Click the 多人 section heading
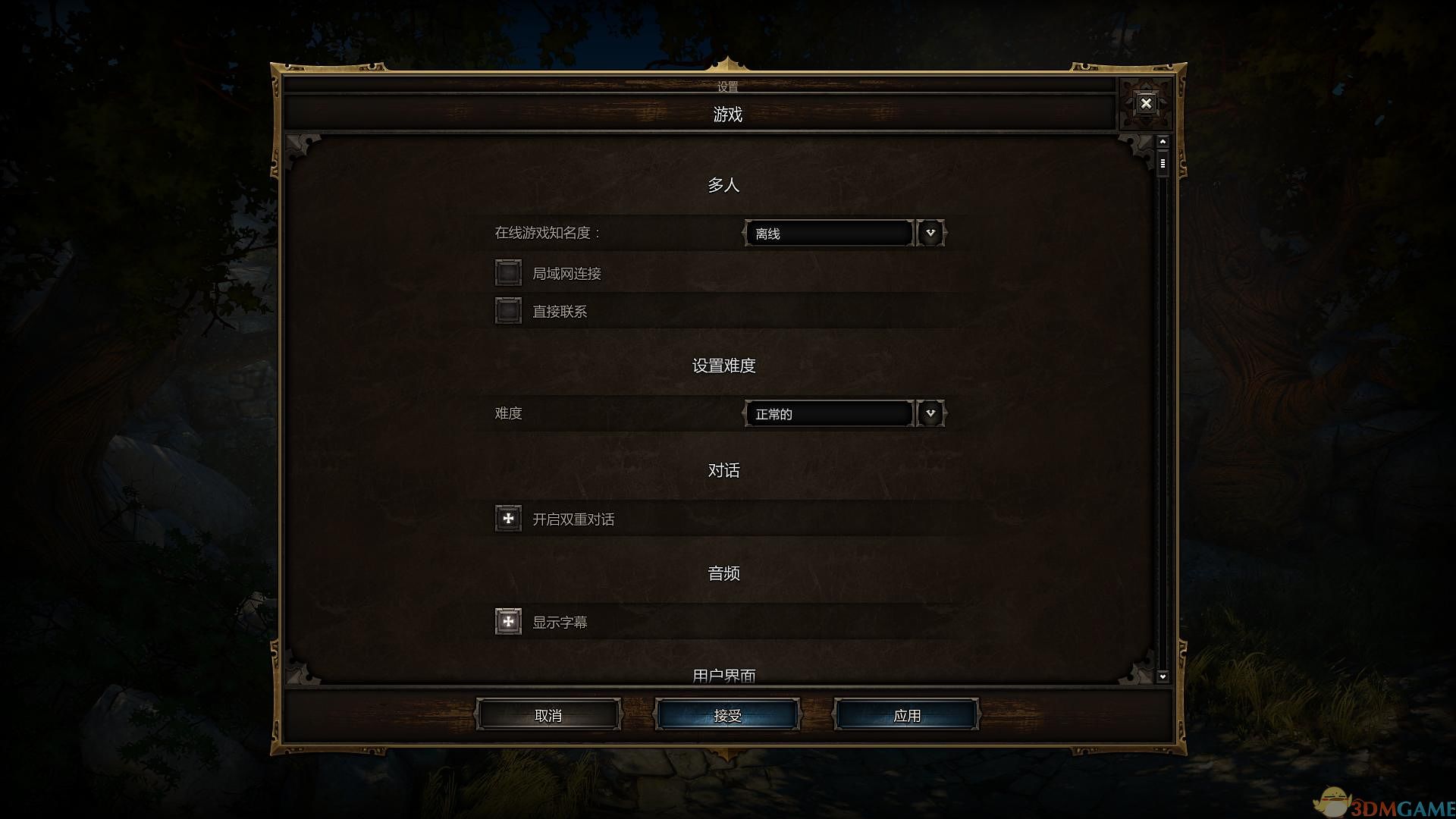The height and width of the screenshot is (819, 1456). pos(723,184)
